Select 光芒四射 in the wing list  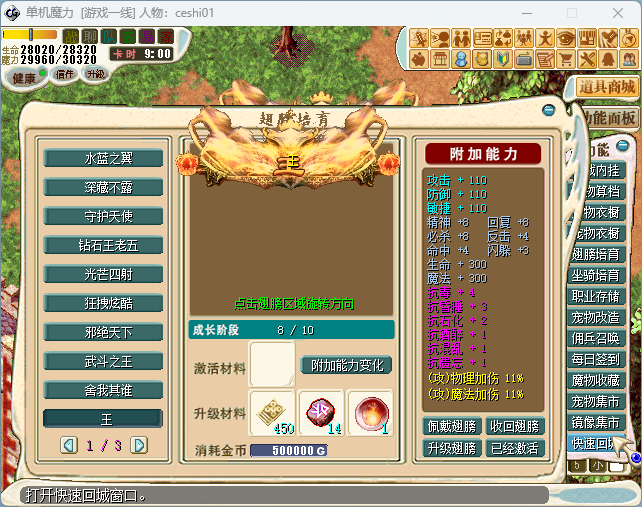(102, 274)
